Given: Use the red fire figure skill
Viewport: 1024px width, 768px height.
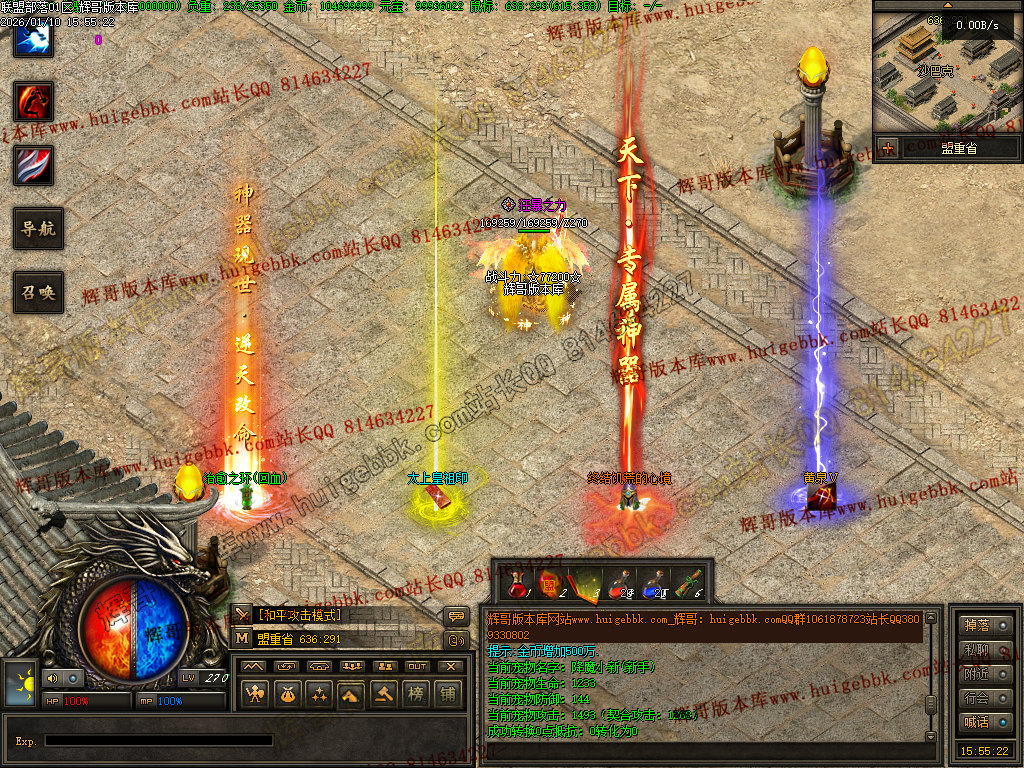Looking at the screenshot, I should (33, 101).
